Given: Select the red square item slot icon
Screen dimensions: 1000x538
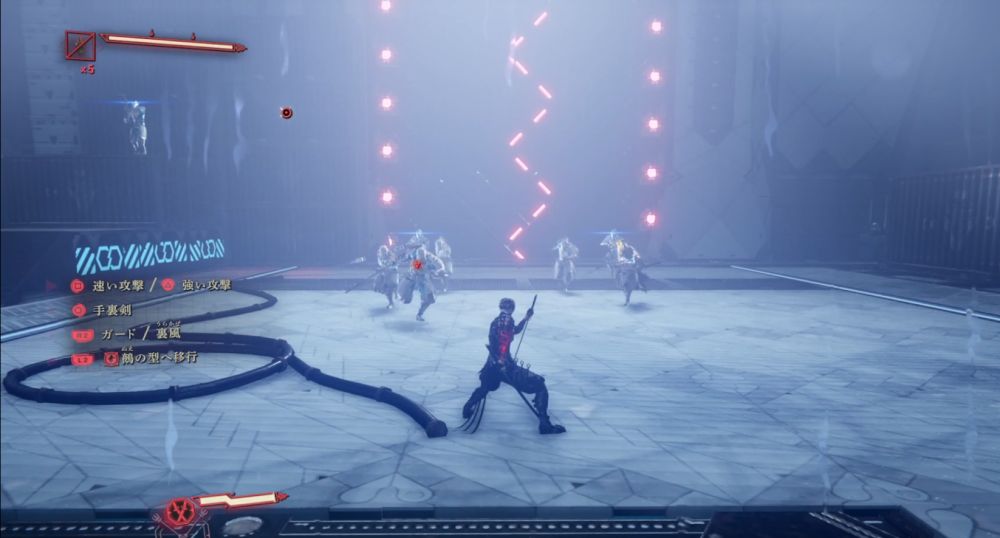Looking at the screenshot, I should [x=80, y=45].
